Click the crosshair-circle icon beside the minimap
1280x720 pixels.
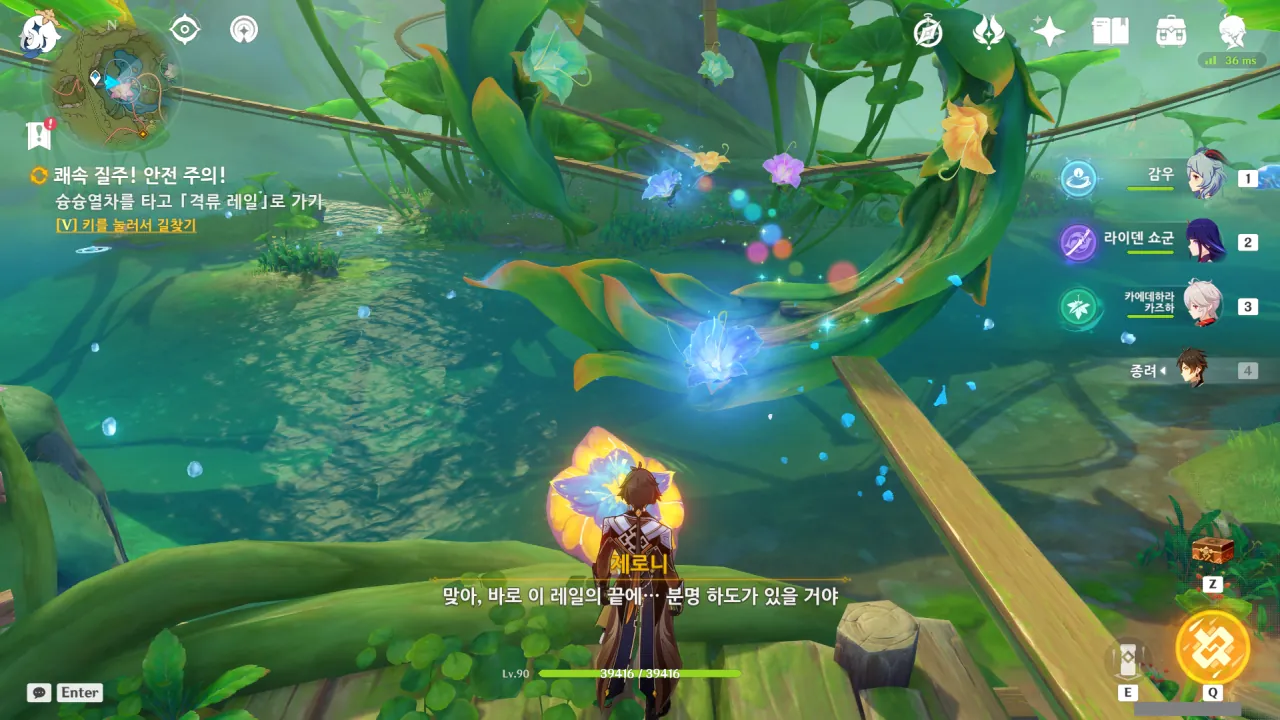pyautogui.click(x=185, y=30)
